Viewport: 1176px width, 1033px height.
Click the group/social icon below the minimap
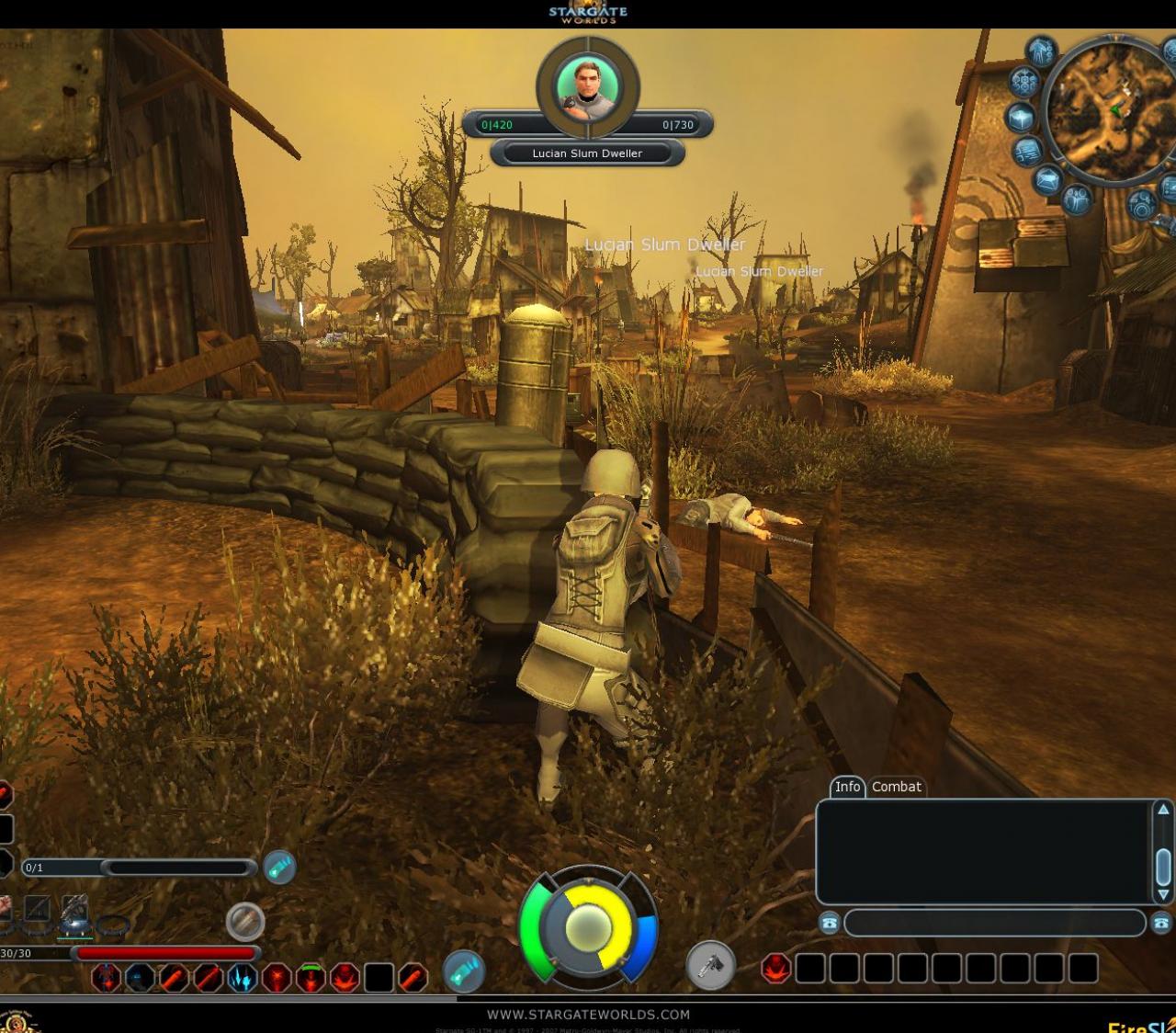click(1076, 200)
